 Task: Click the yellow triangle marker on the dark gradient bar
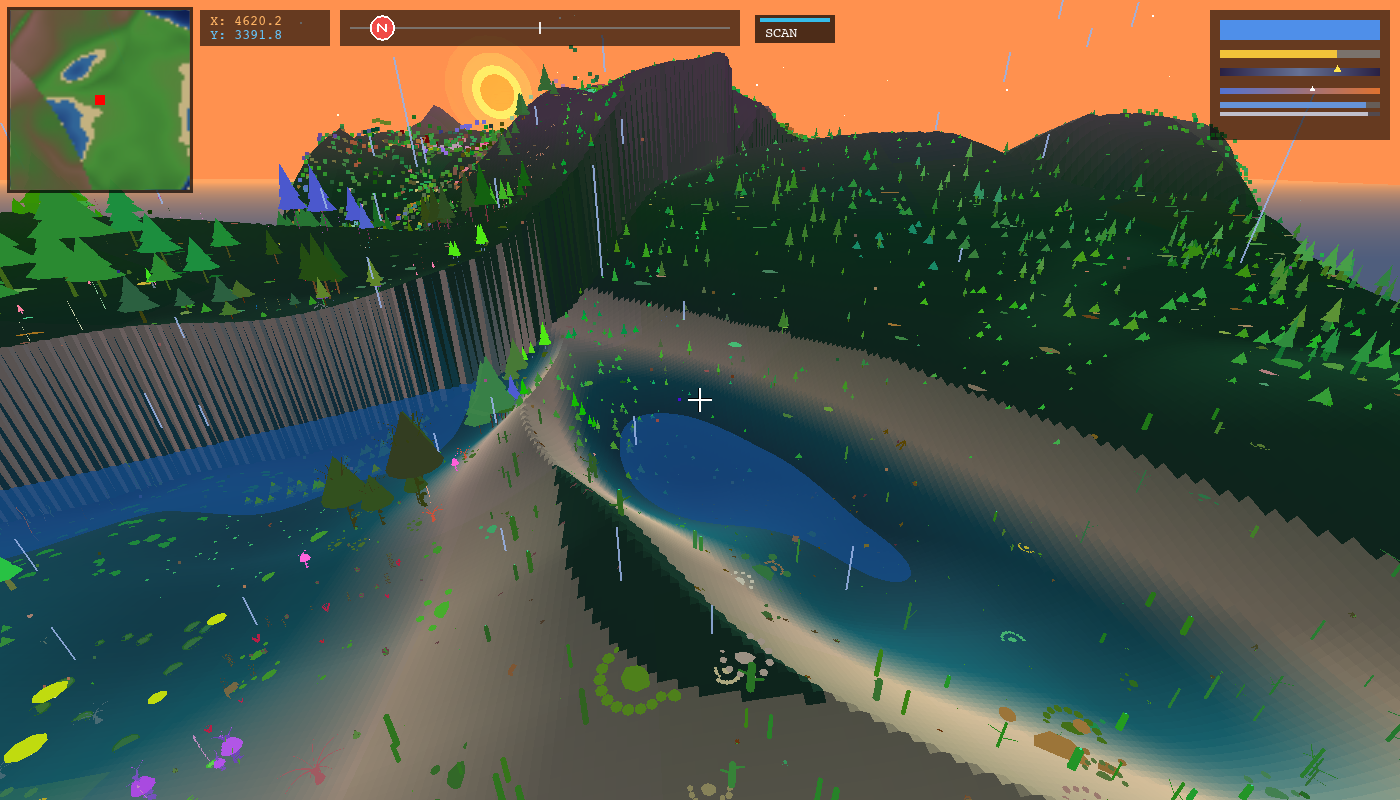tap(1338, 68)
